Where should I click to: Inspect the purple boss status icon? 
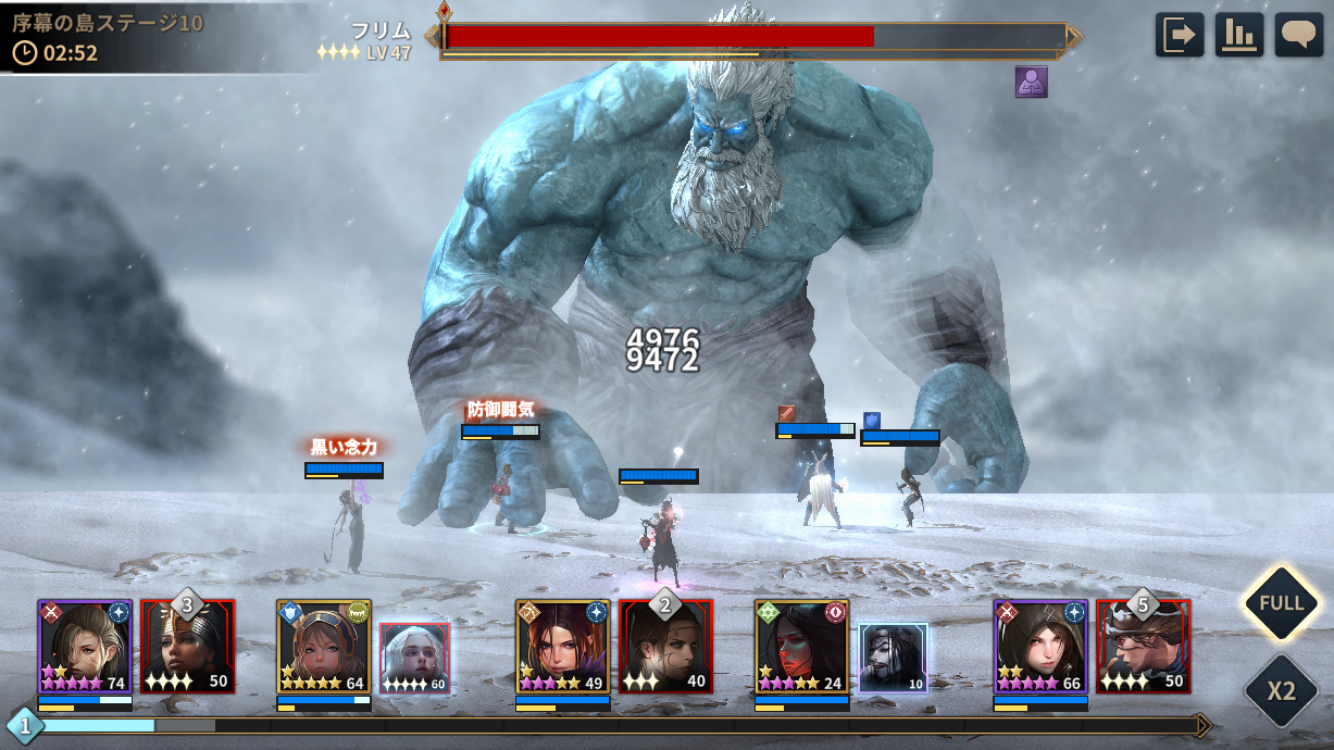1031,82
